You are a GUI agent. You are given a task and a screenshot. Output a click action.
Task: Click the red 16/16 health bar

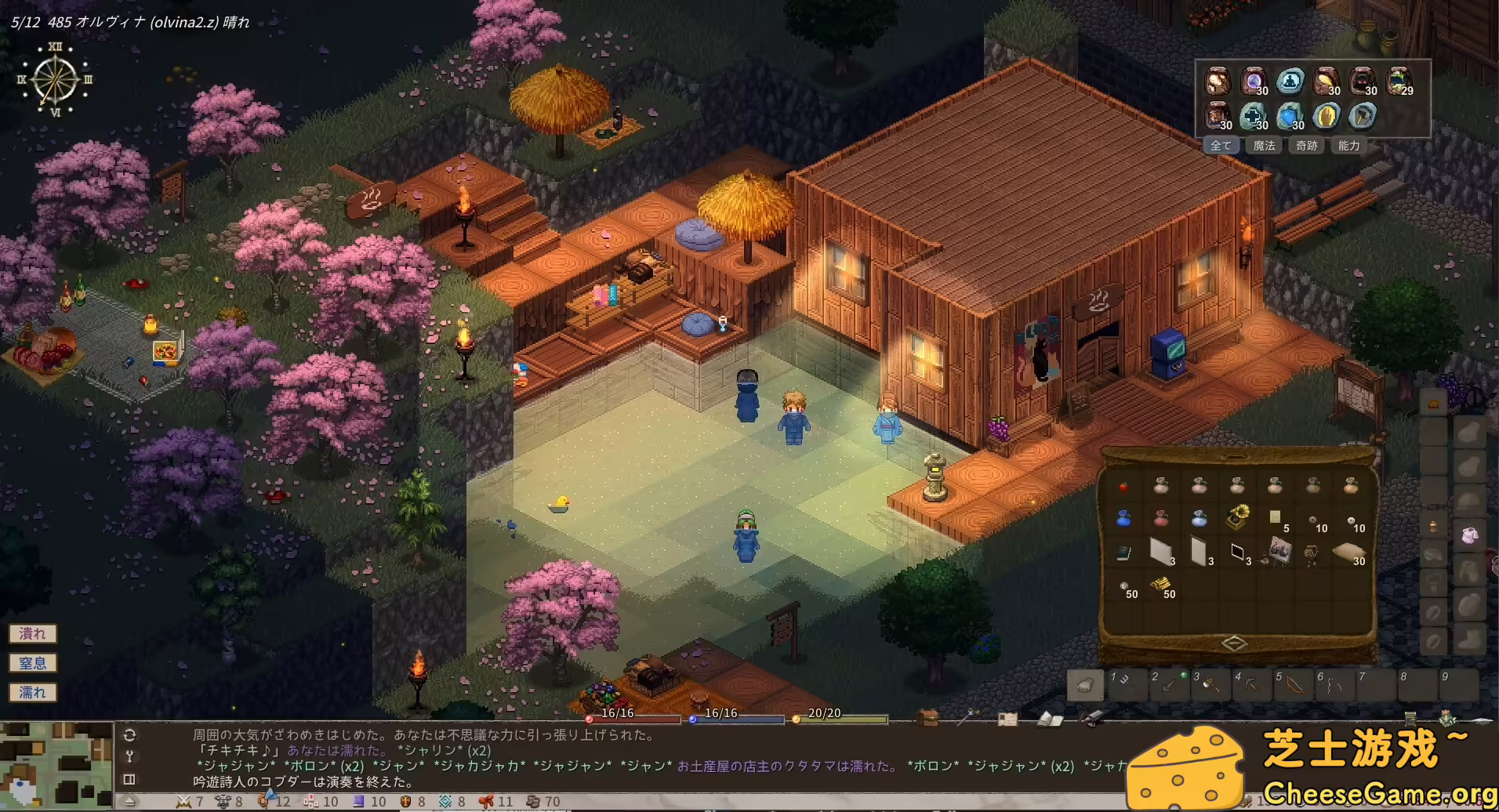635,716
